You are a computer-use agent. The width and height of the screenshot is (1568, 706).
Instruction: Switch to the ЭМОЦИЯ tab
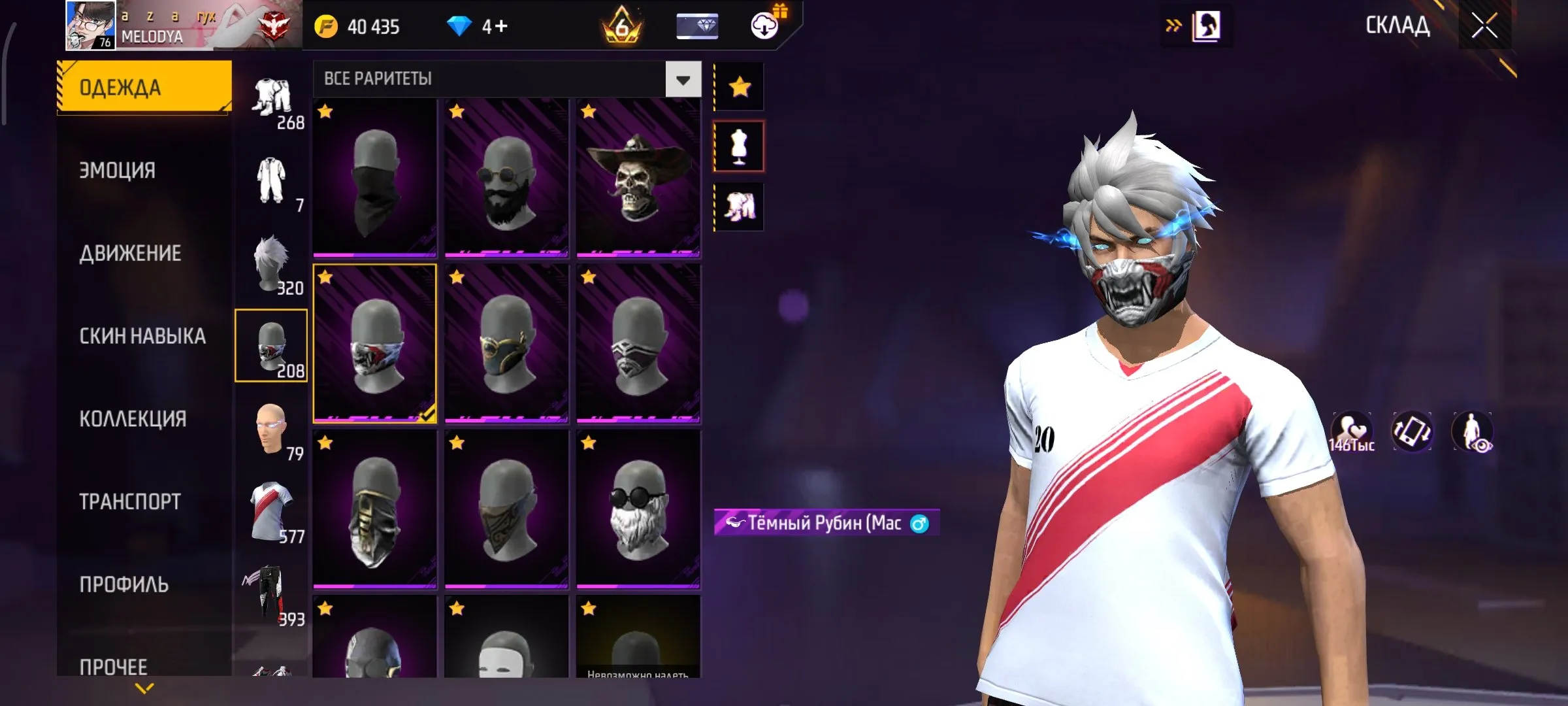pos(118,170)
